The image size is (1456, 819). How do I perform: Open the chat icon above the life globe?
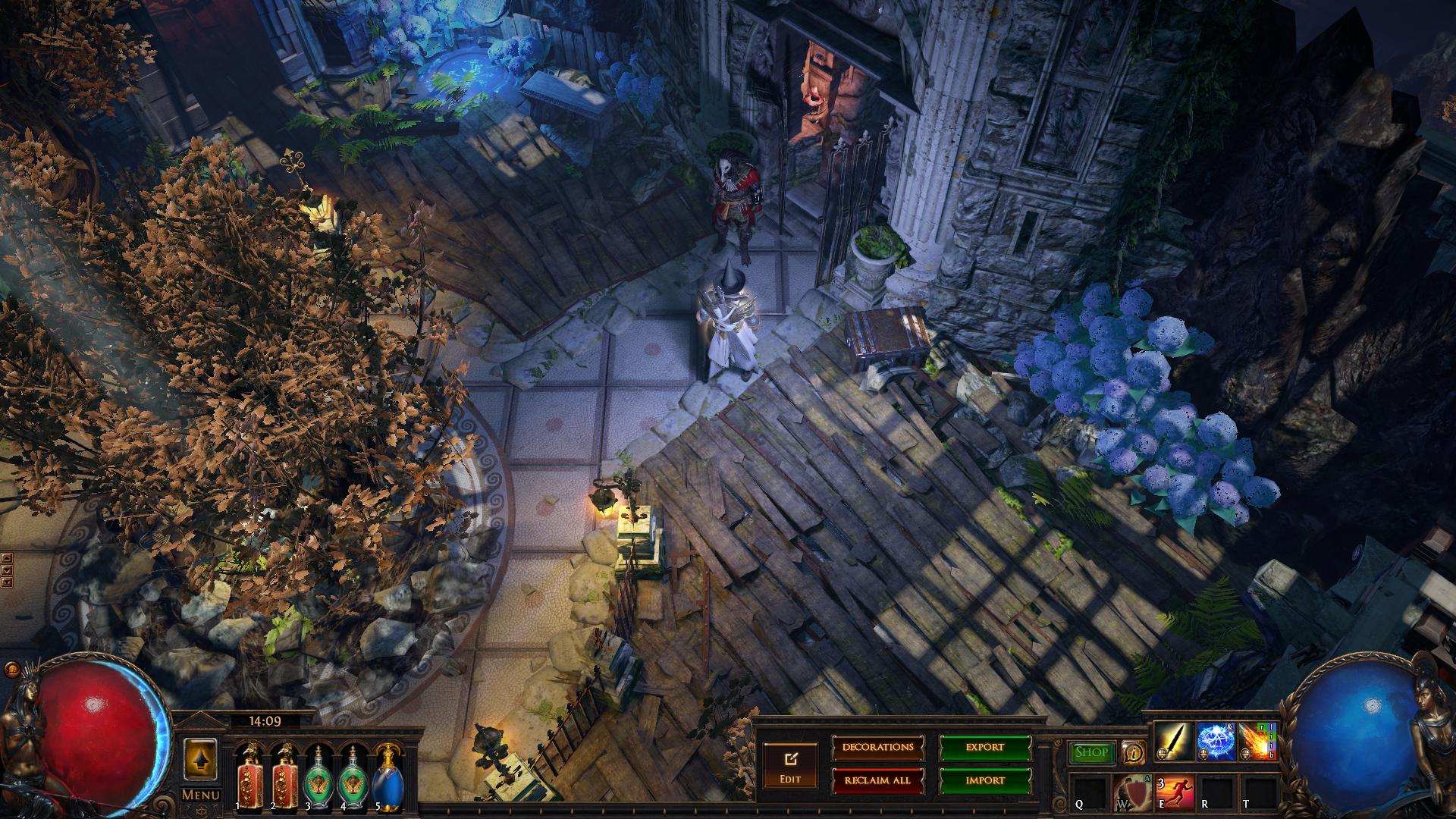pos(11,670)
